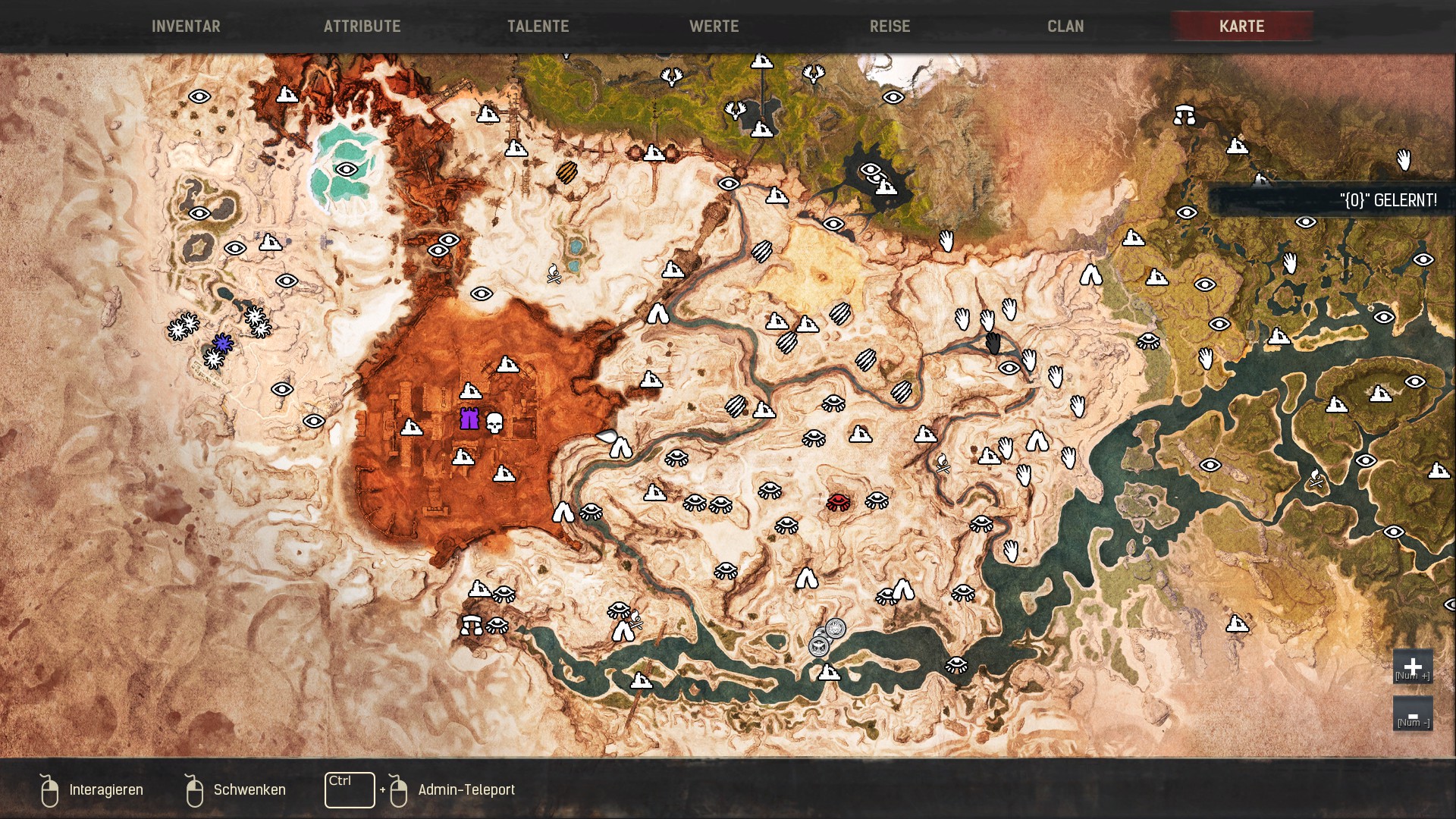Select the white skull map marker
The height and width of the screenshot is (819, 1456).
494,422
